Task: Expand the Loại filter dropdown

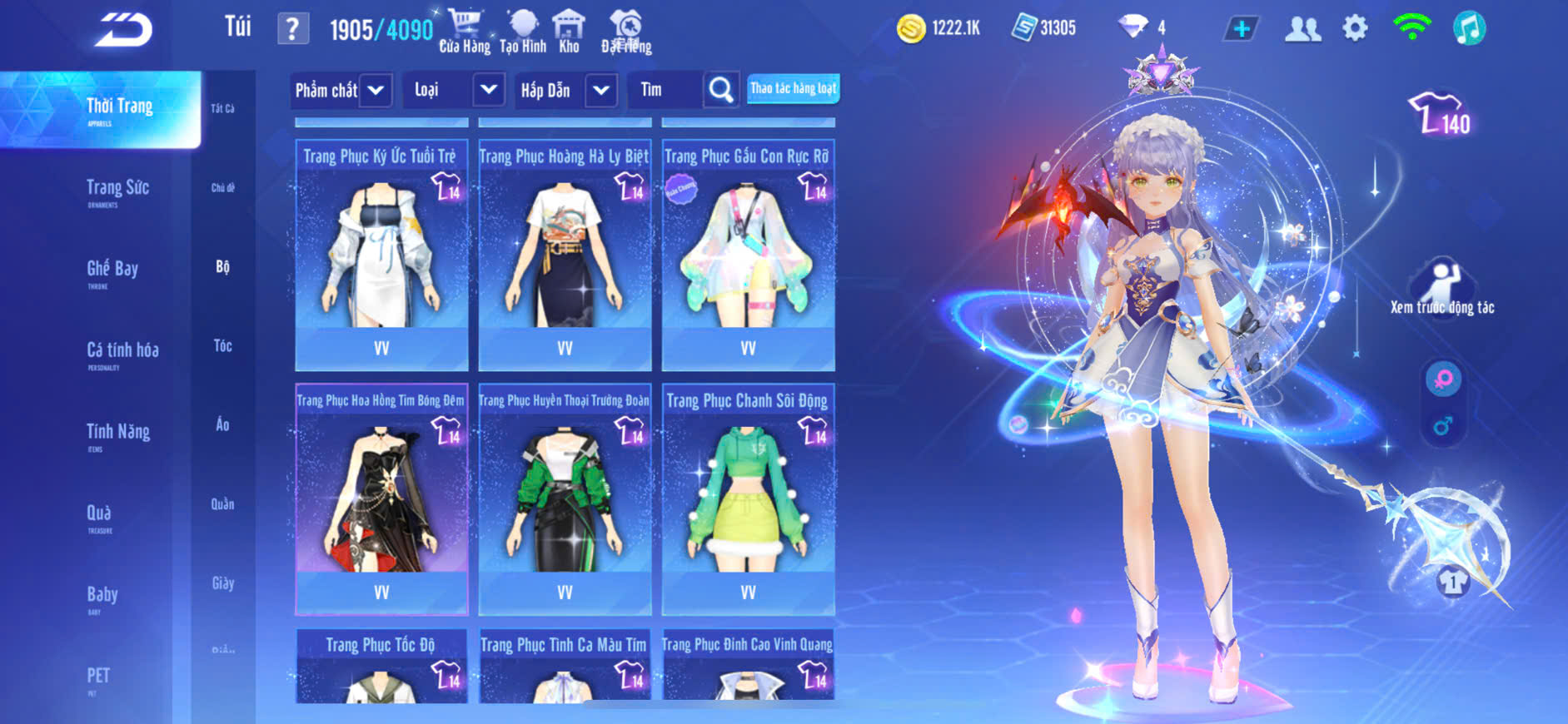Action: [x=488, y=89]
